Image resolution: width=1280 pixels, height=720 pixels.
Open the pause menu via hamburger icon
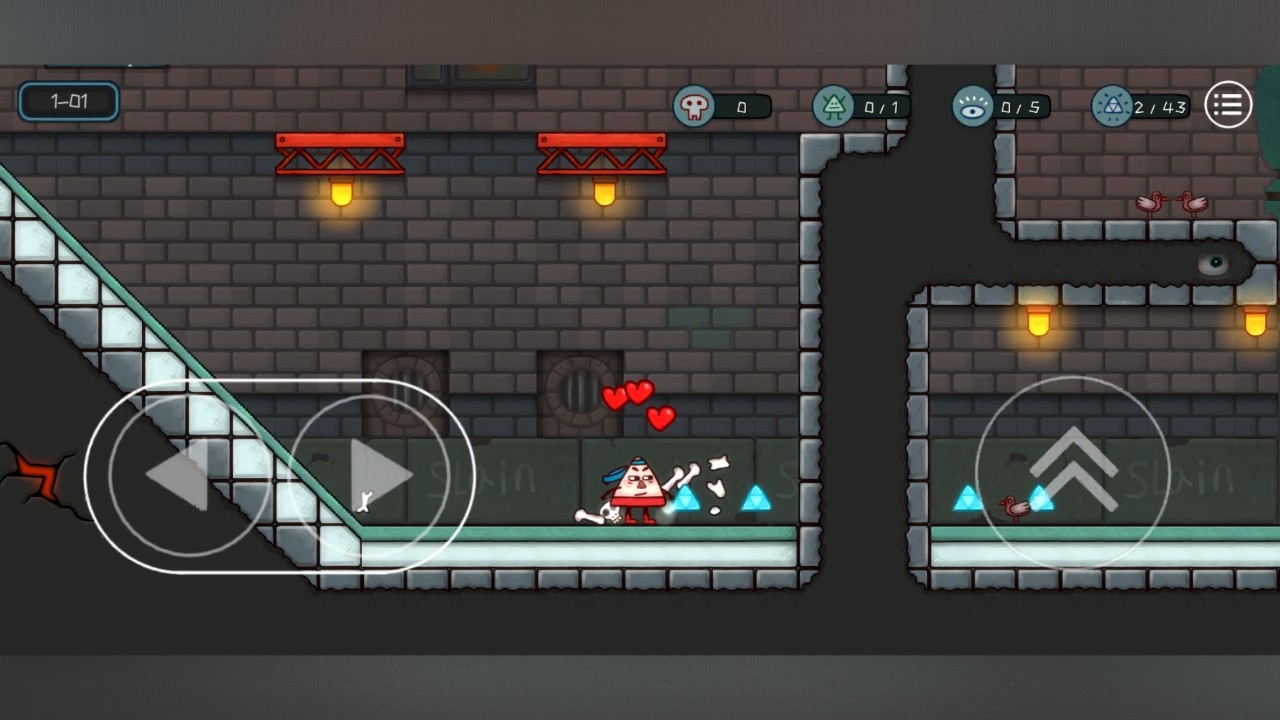(1228, 106)
